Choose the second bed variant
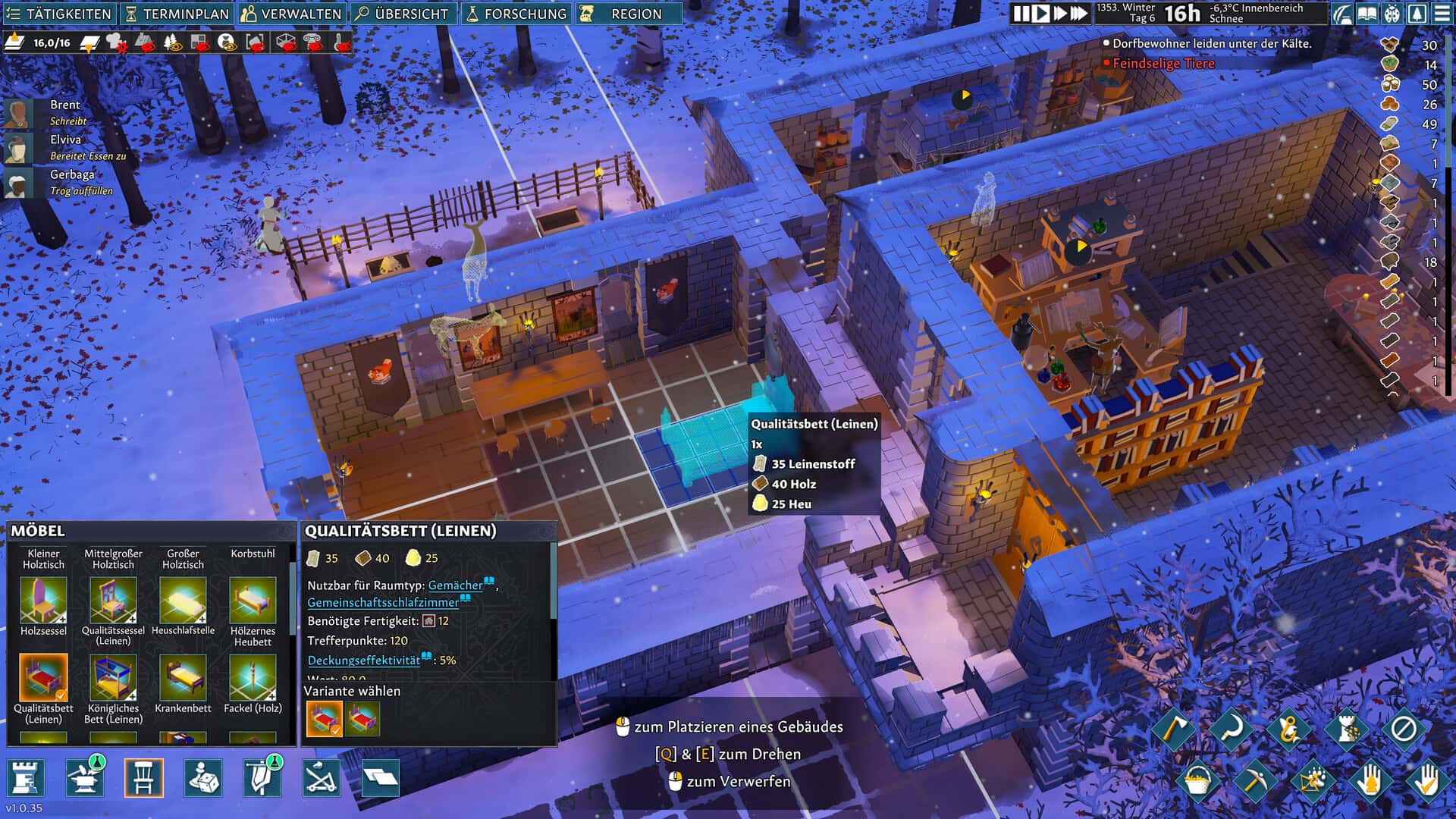The width and height of the screenshot is (1456, 819). pos(362,718)
